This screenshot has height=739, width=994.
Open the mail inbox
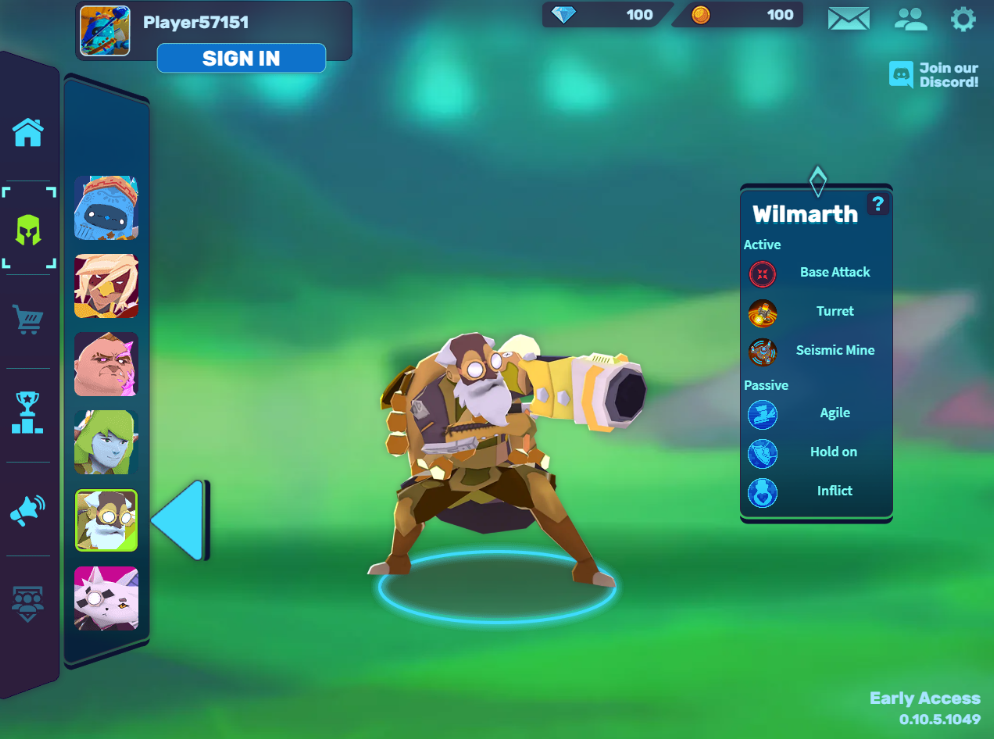tap(848, 18)
